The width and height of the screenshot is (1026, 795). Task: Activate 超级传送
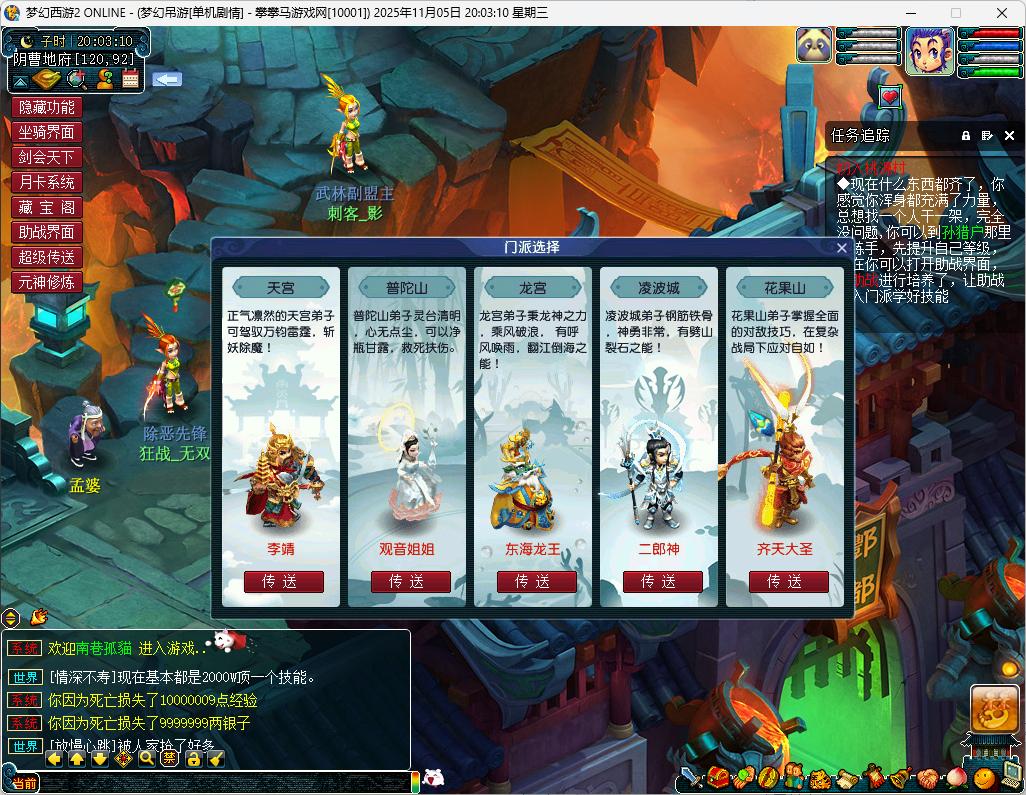tap(46, 257)
